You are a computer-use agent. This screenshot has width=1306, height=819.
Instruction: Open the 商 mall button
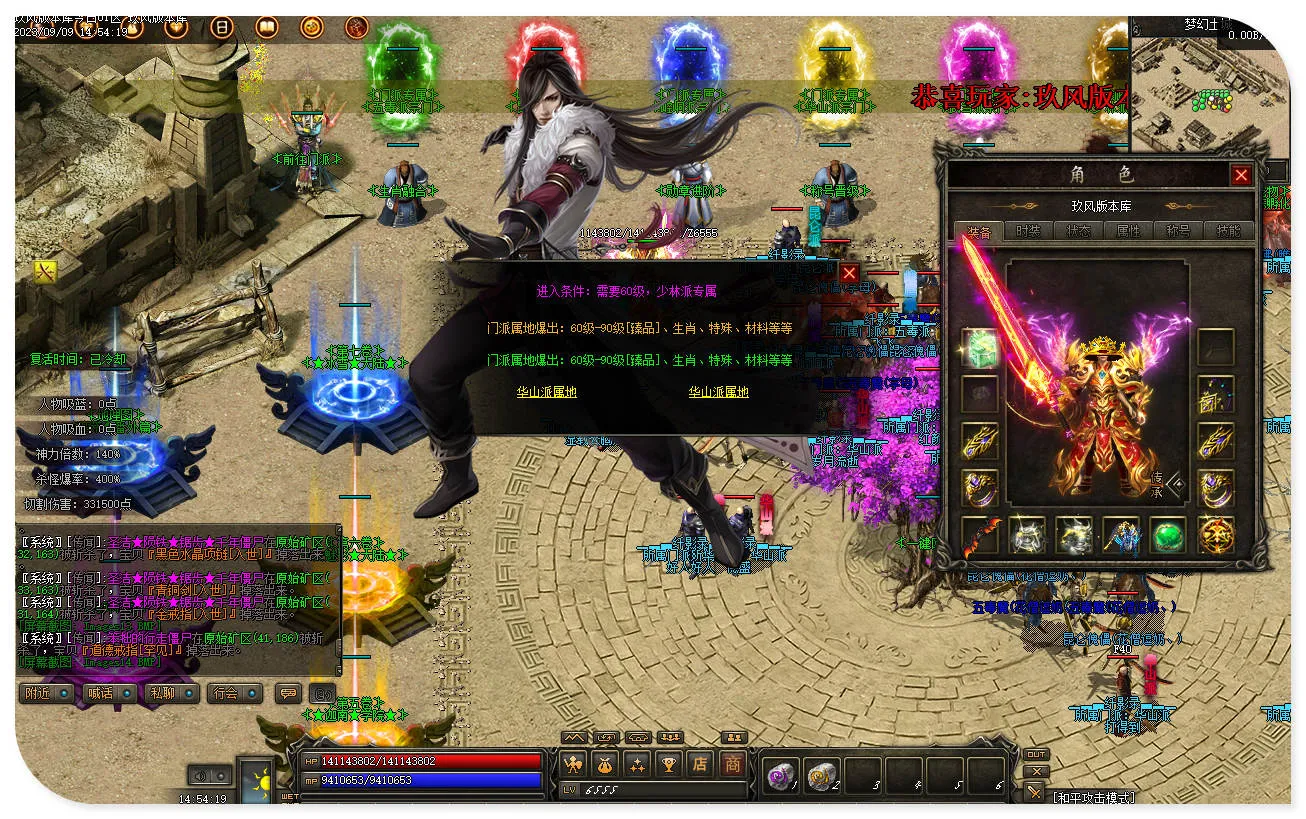732,765
